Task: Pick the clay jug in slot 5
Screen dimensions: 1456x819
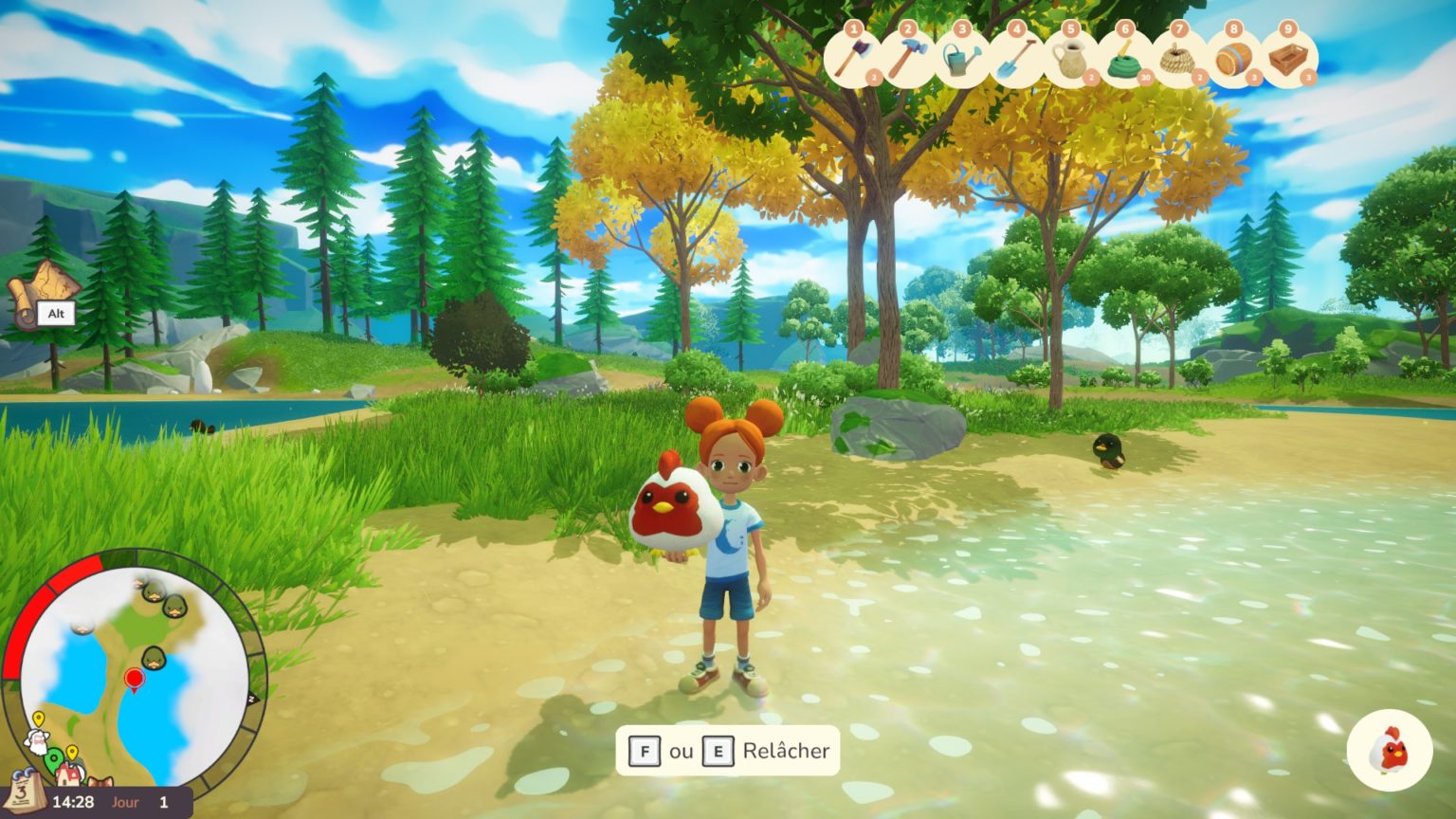Action: click(x=1071, y=58)
